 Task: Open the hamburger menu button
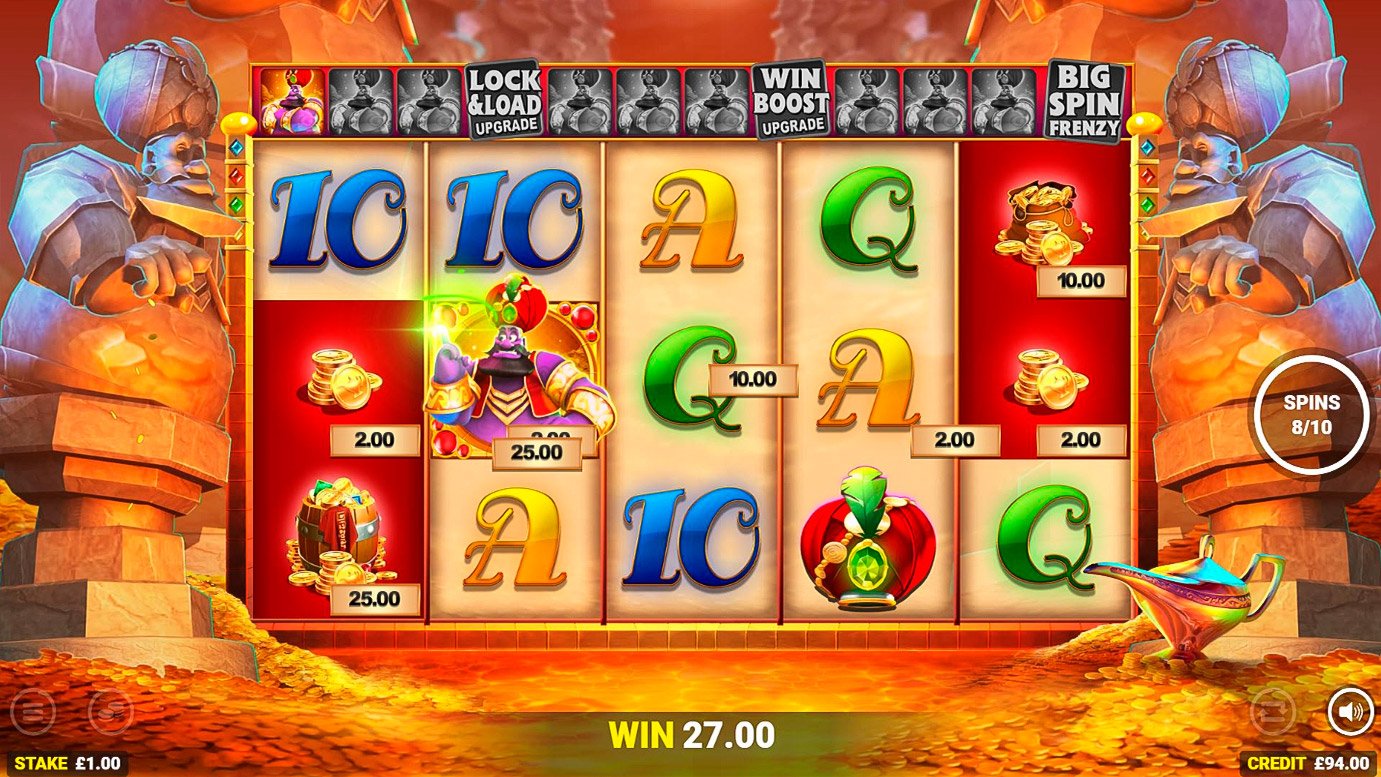click(x=33, y=712)
